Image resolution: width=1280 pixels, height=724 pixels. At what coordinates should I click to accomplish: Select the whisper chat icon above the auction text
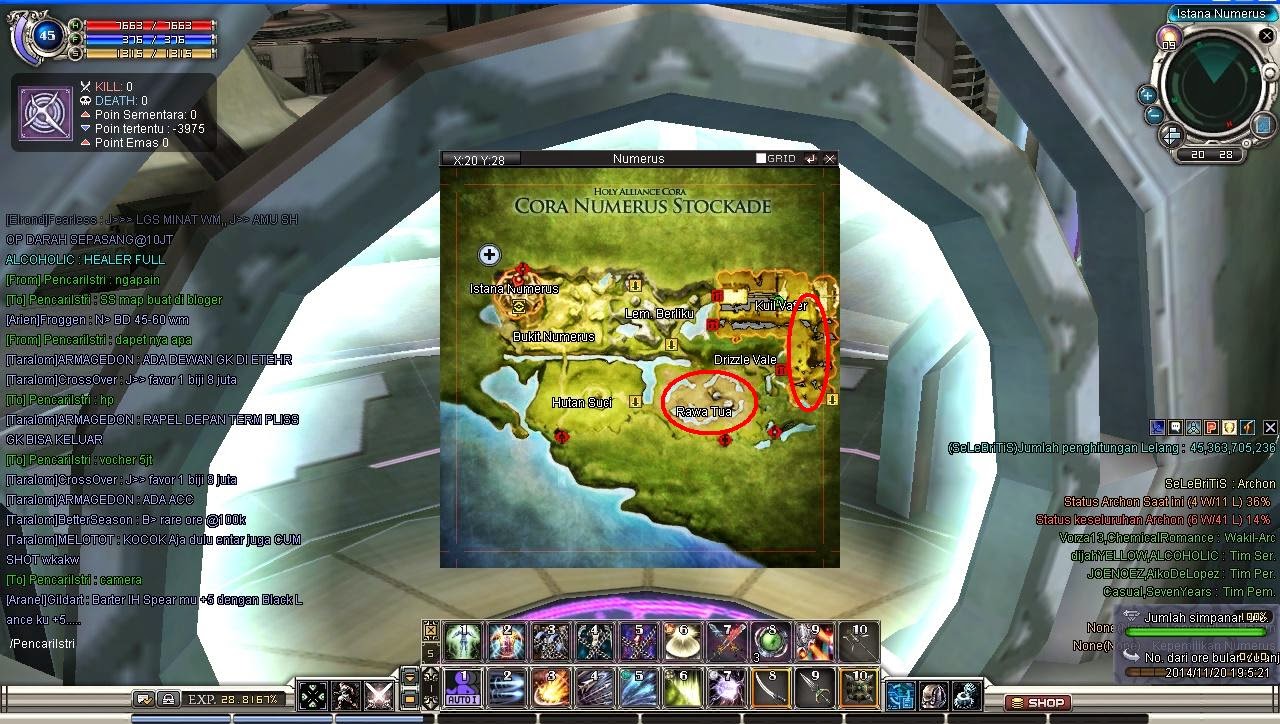click(1160, 427)
